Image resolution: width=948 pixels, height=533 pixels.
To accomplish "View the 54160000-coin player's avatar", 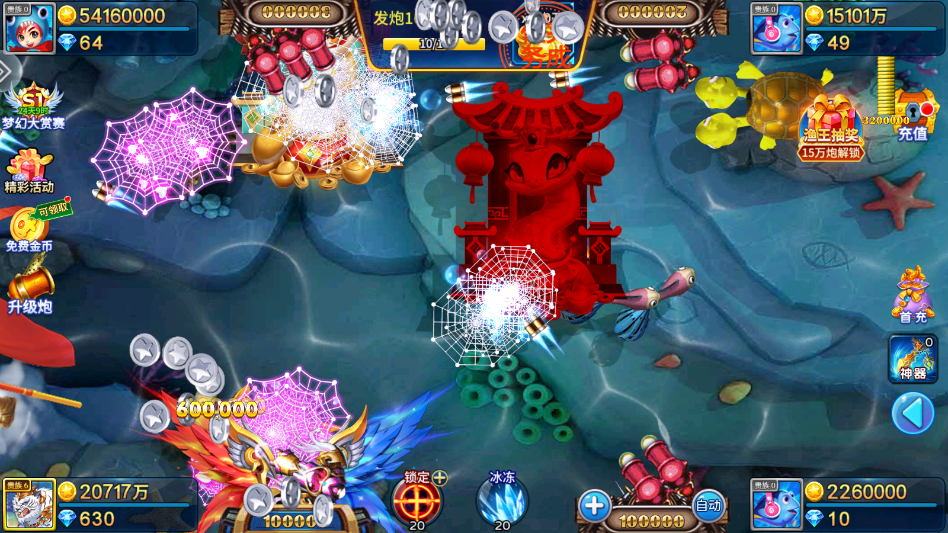I will coord(30,28).
